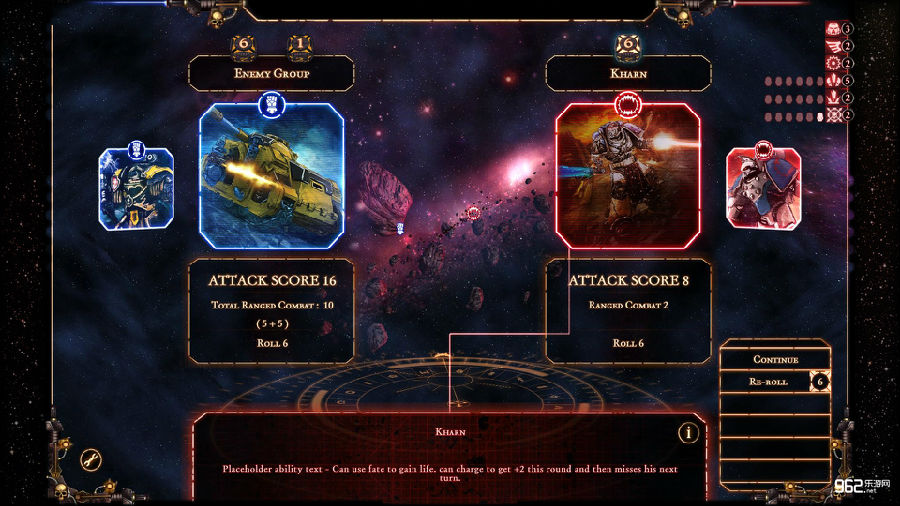Continue to the next combat step
Image resolution: width=900 pixels, height=506 pixels.
click(775, 359)
